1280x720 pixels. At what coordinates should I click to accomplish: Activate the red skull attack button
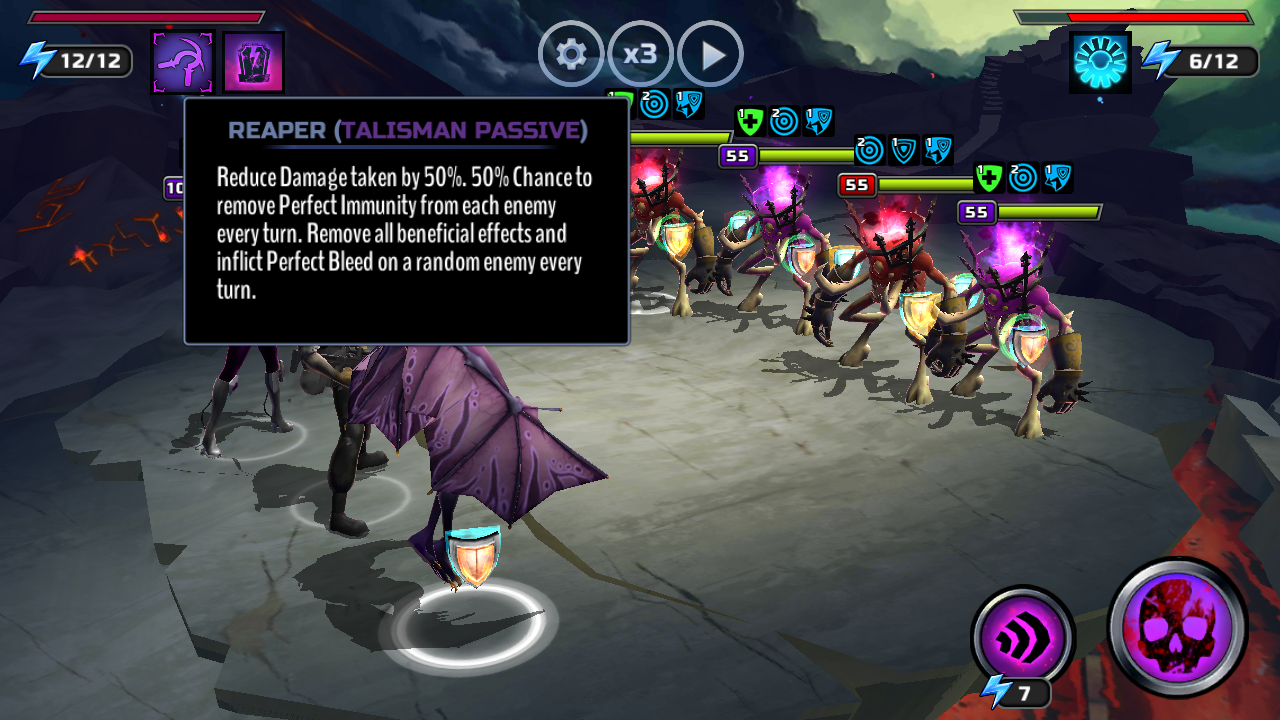(x=1178, y=627)
